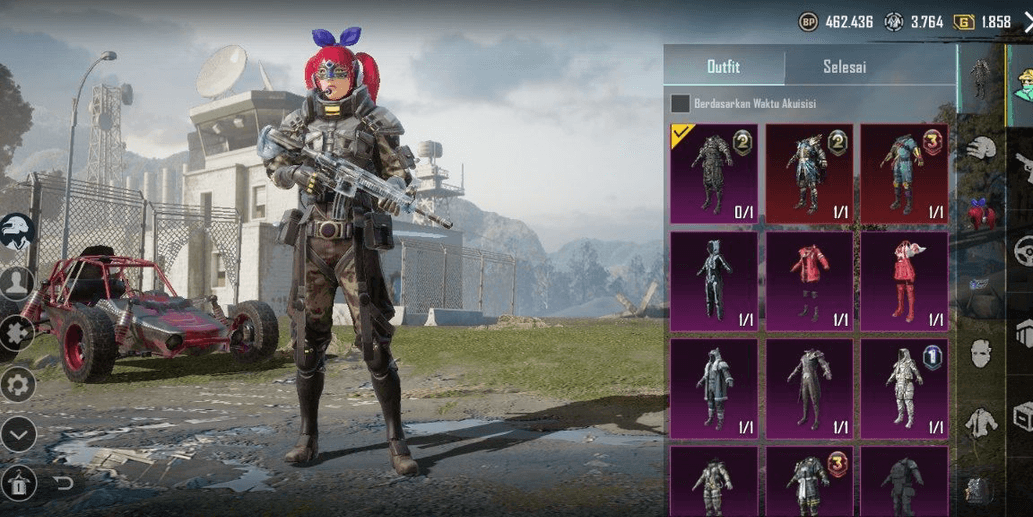Screen dimensions: 1033x517
Task: Collapse the side menu with down arrow
Action: [x=18, y=434]
